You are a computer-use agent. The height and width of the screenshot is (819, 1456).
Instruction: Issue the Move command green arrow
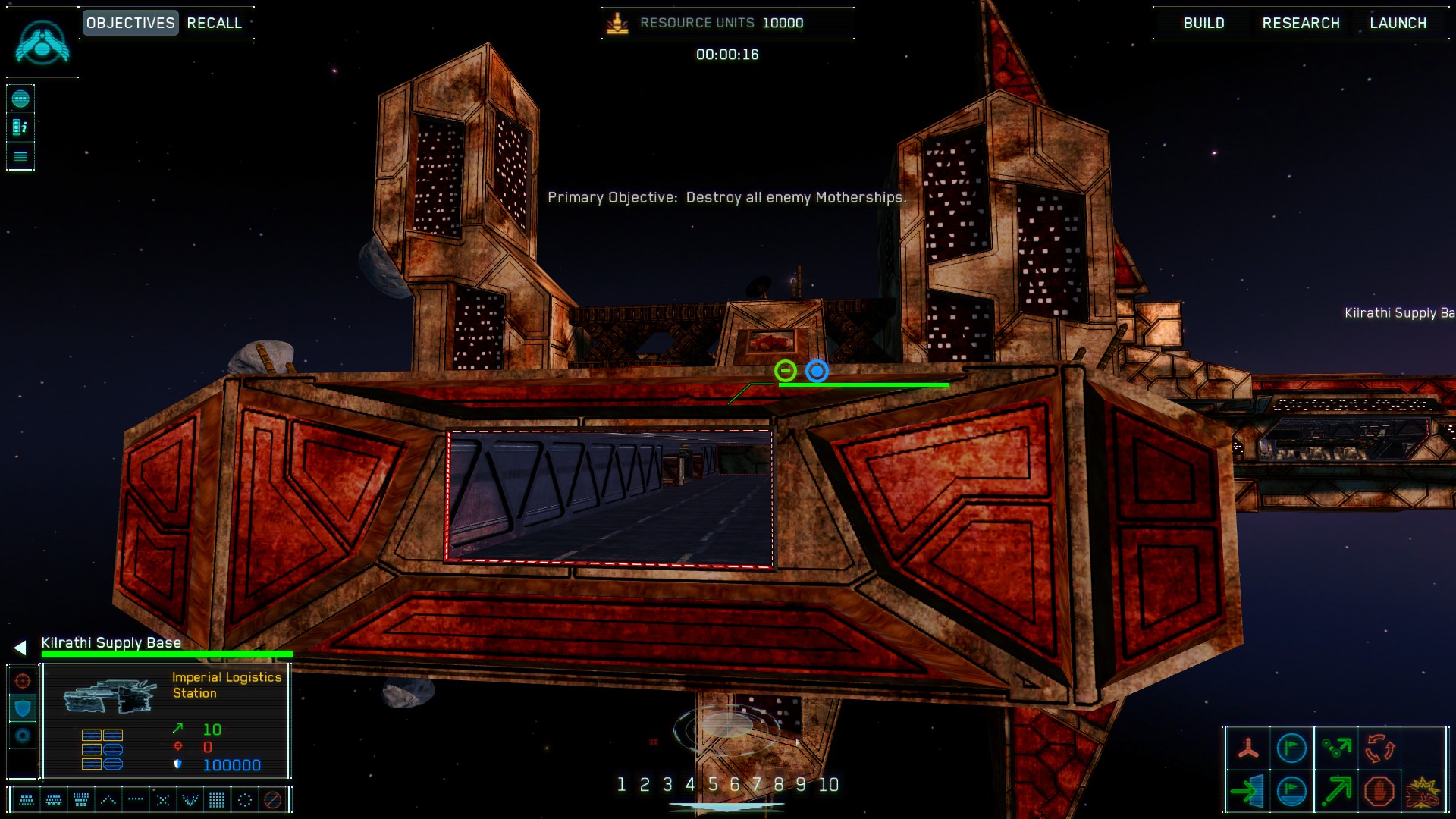coord(1336,791)
